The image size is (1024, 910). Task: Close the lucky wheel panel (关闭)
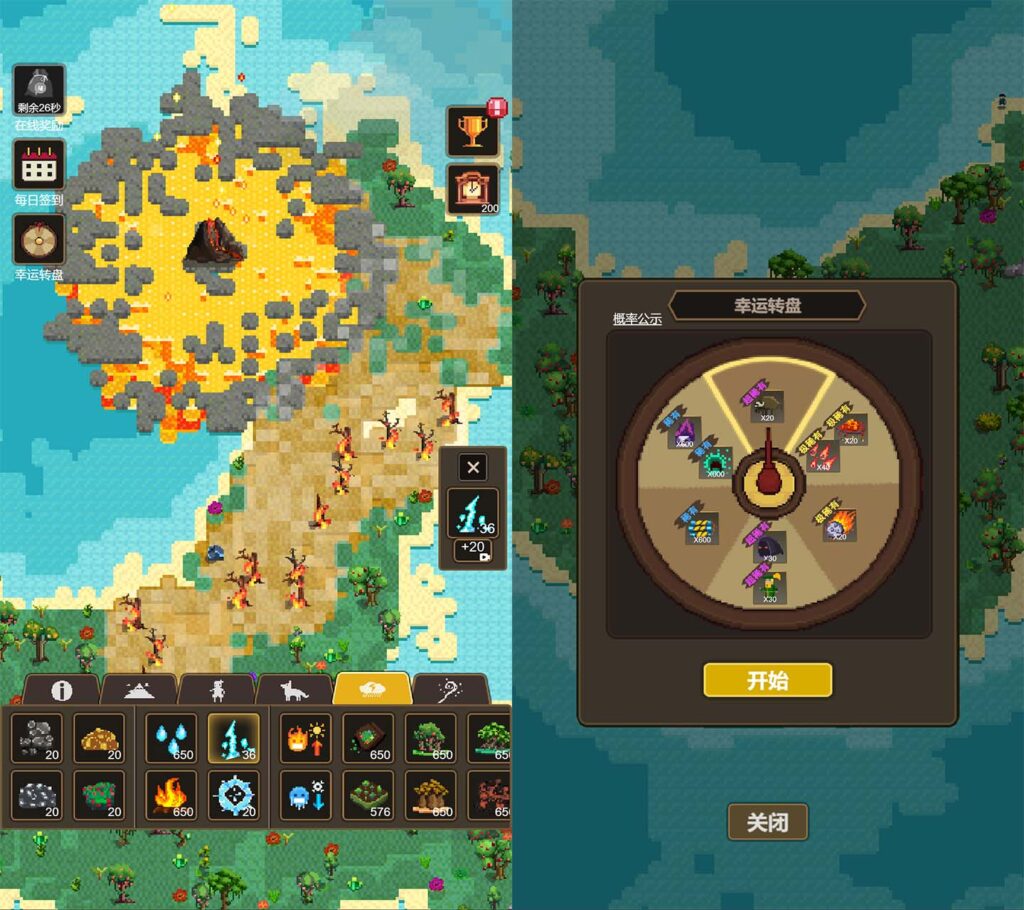coord(767,822)
